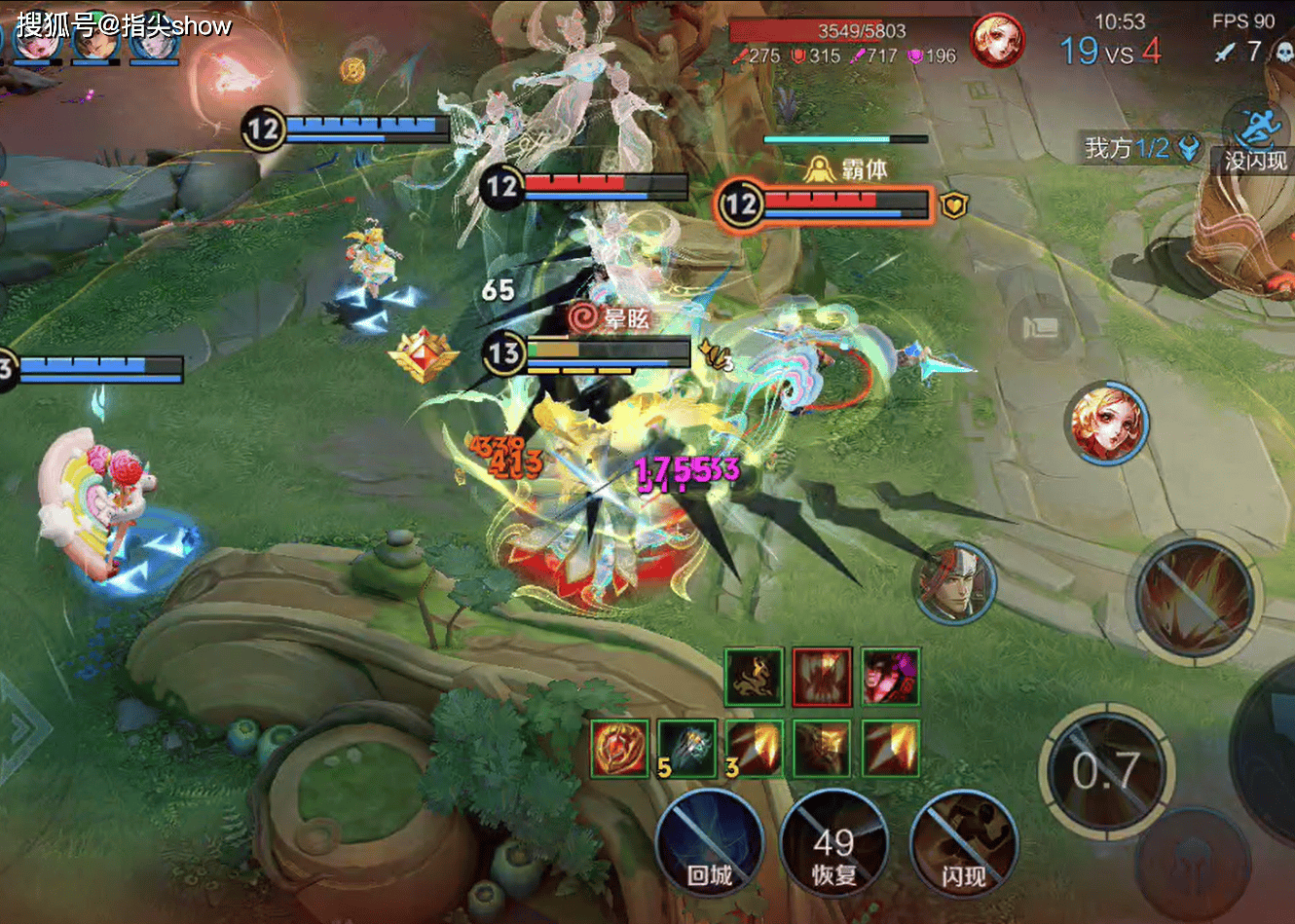Activate the 闪现 flash spell

pyautogui.click(x=963, y=843)
